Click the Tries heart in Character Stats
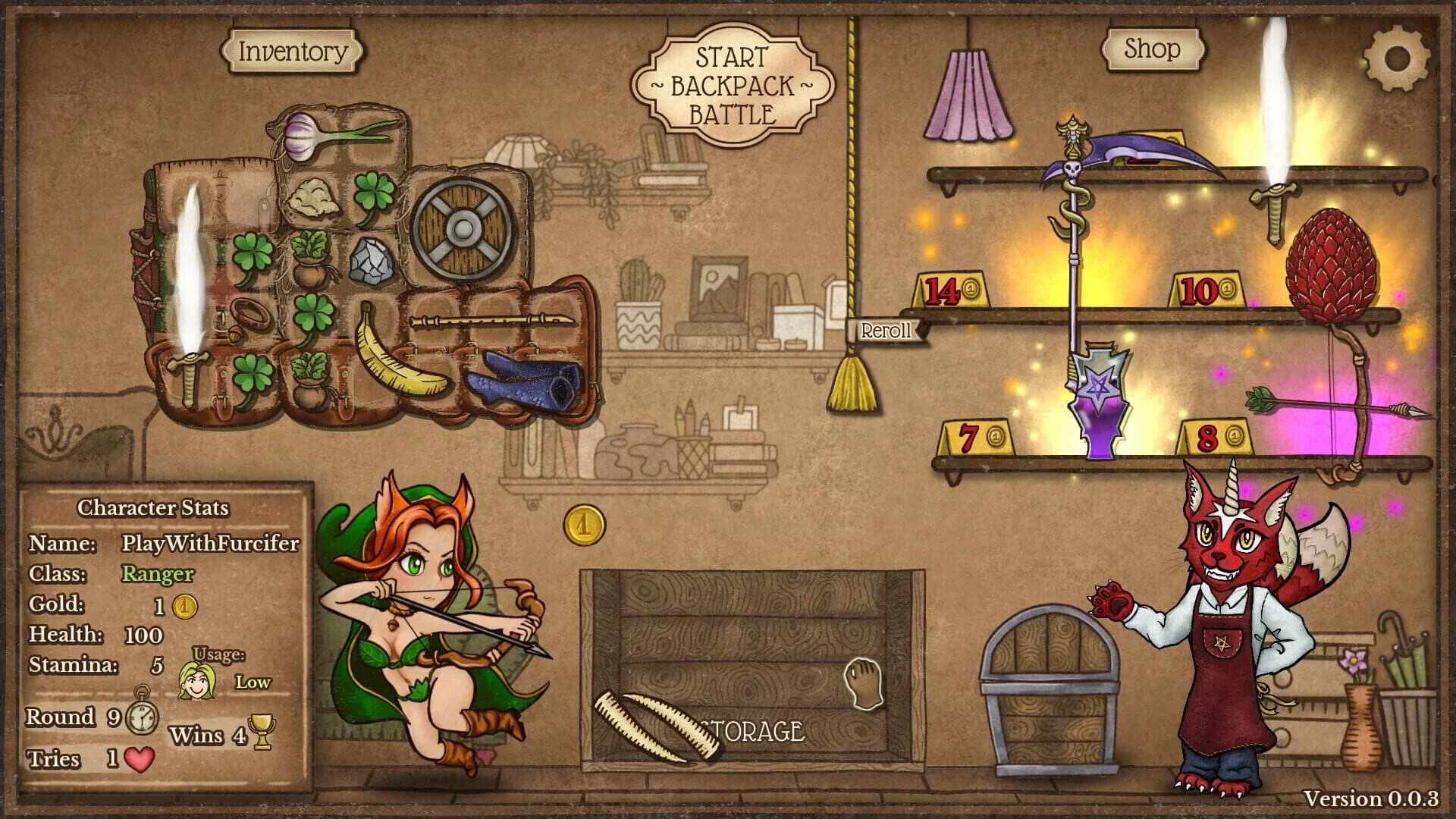Viewport: 1456px width, 819px height. (139, 761)
